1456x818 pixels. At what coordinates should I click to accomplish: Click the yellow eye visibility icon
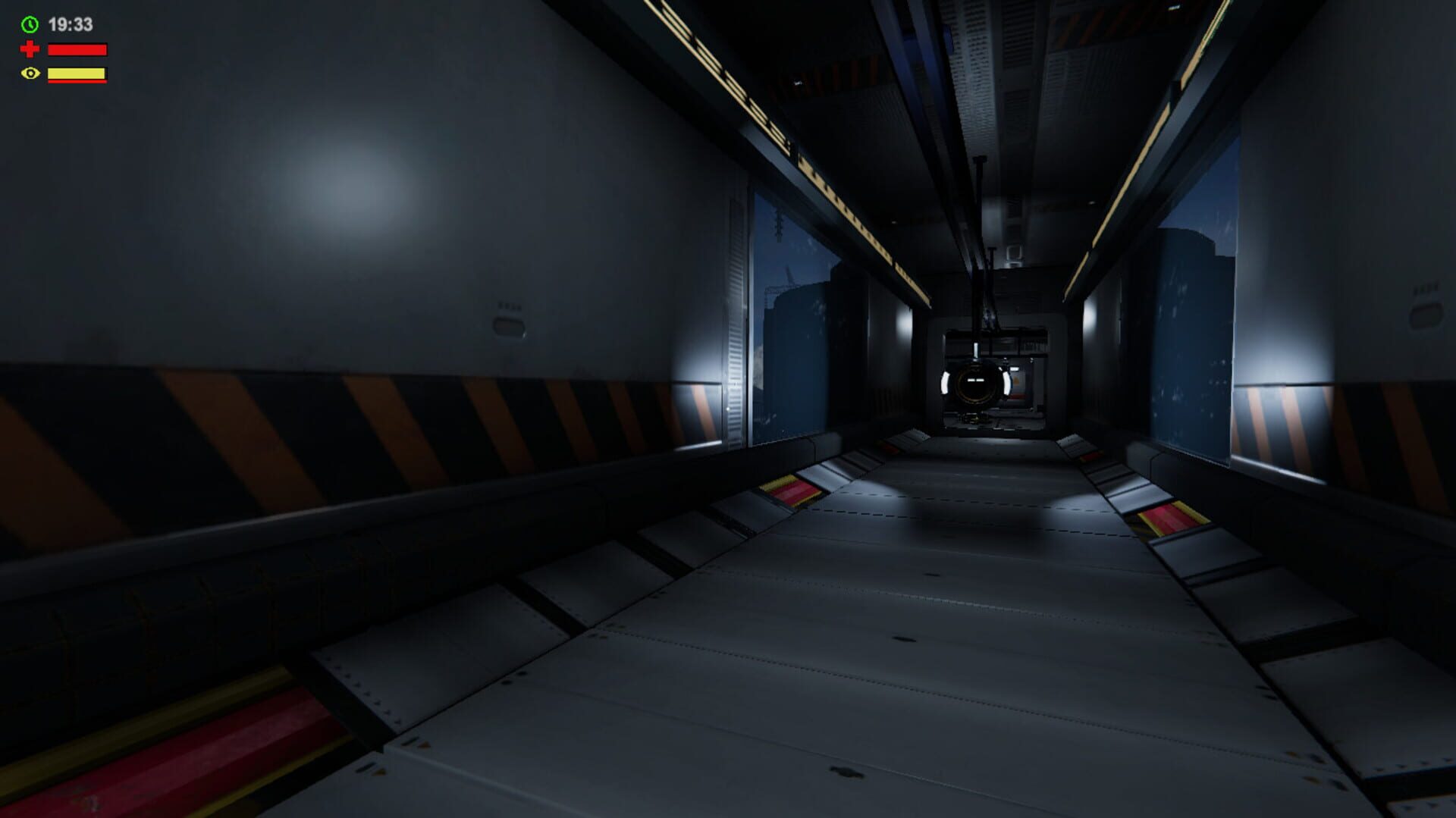point(29,74)
